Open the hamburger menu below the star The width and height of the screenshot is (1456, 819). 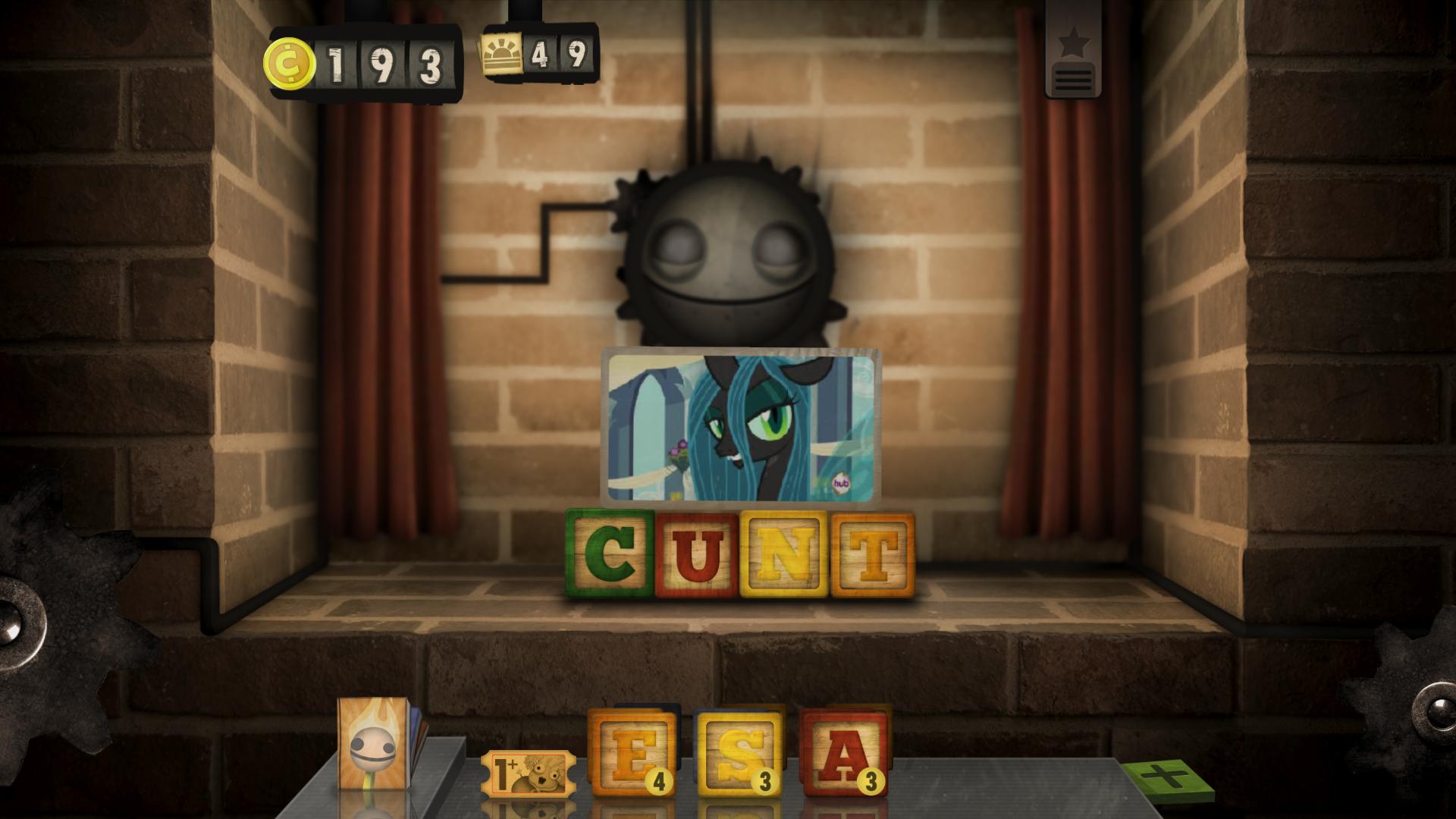click(x=1072, y=80)
